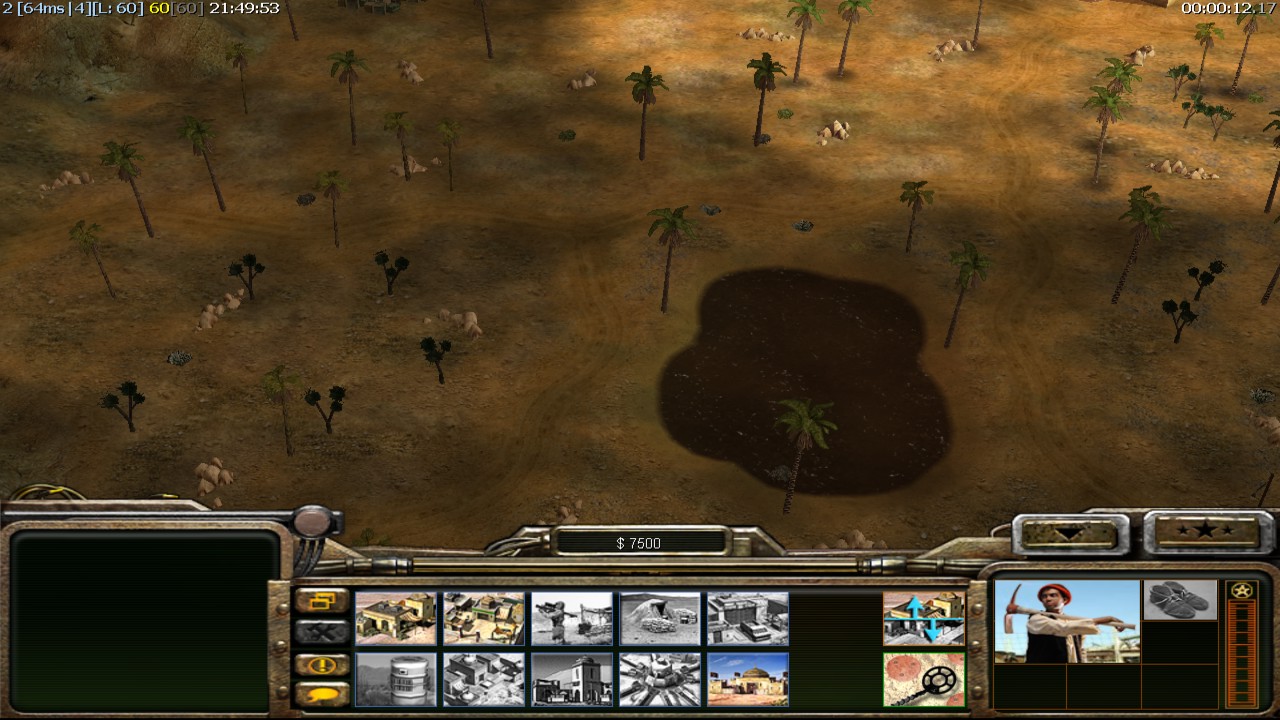Click the grayed-out crossed tools button
Screen dimensions: 1280x720
(322, 632)
